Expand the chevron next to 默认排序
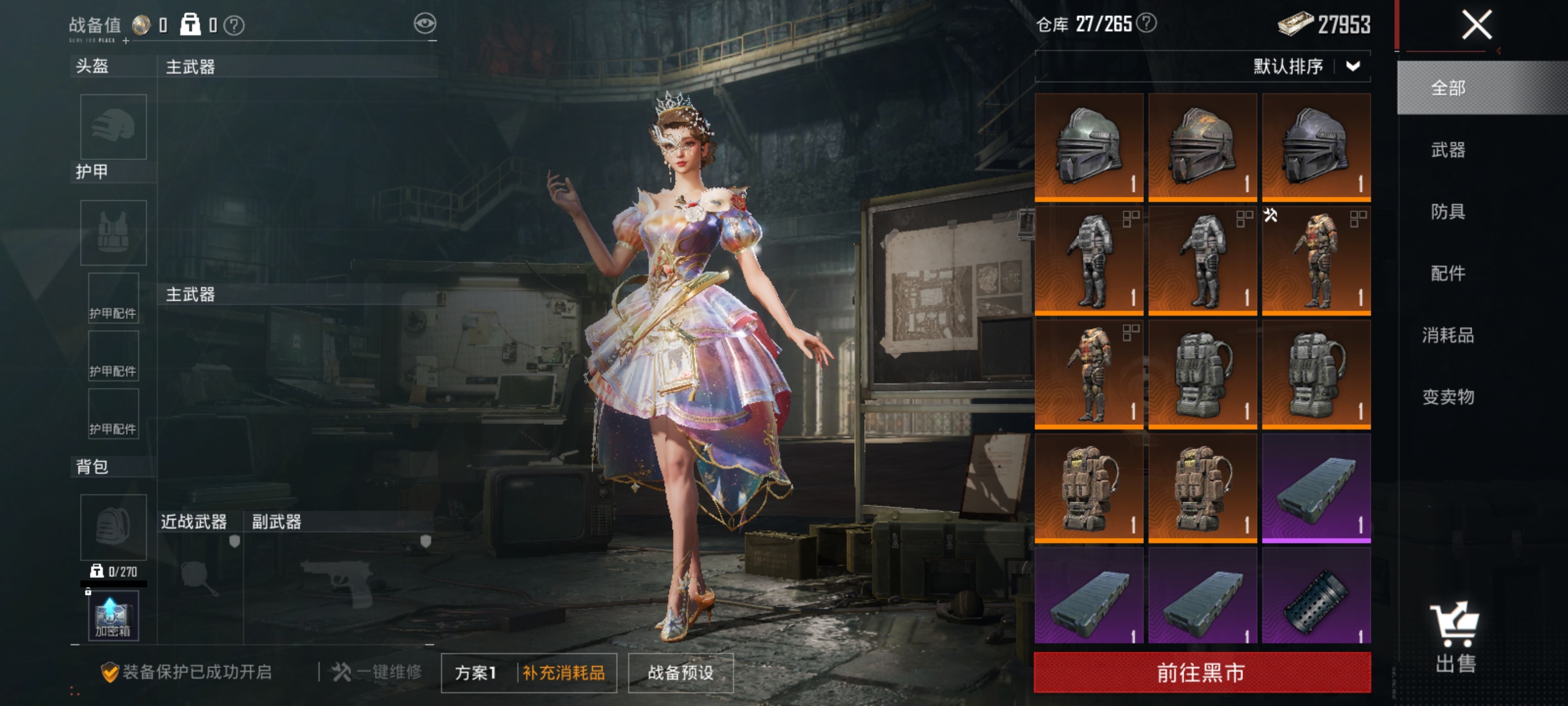 [x=1354, y=67]
